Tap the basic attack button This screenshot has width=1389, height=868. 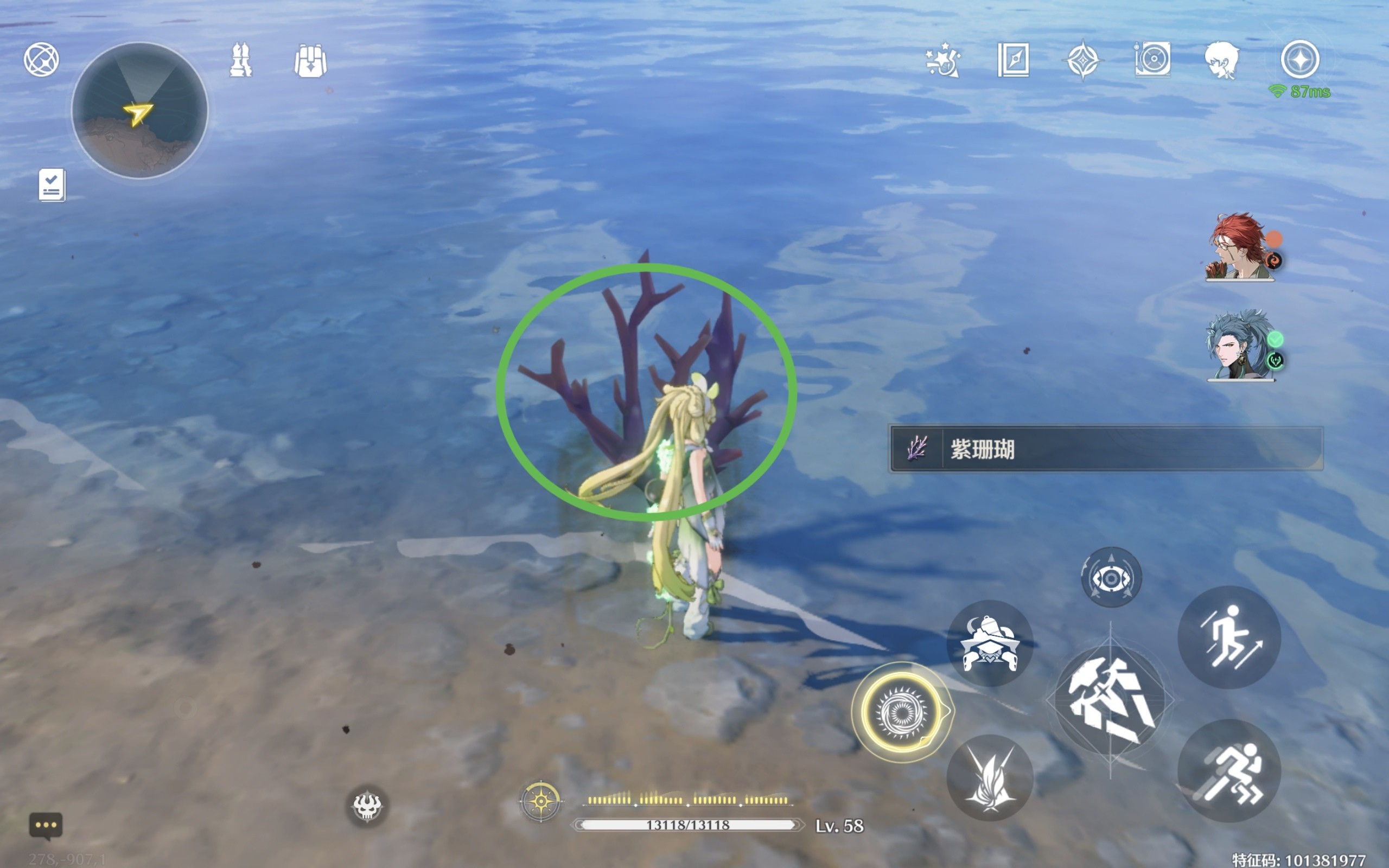1110,700
